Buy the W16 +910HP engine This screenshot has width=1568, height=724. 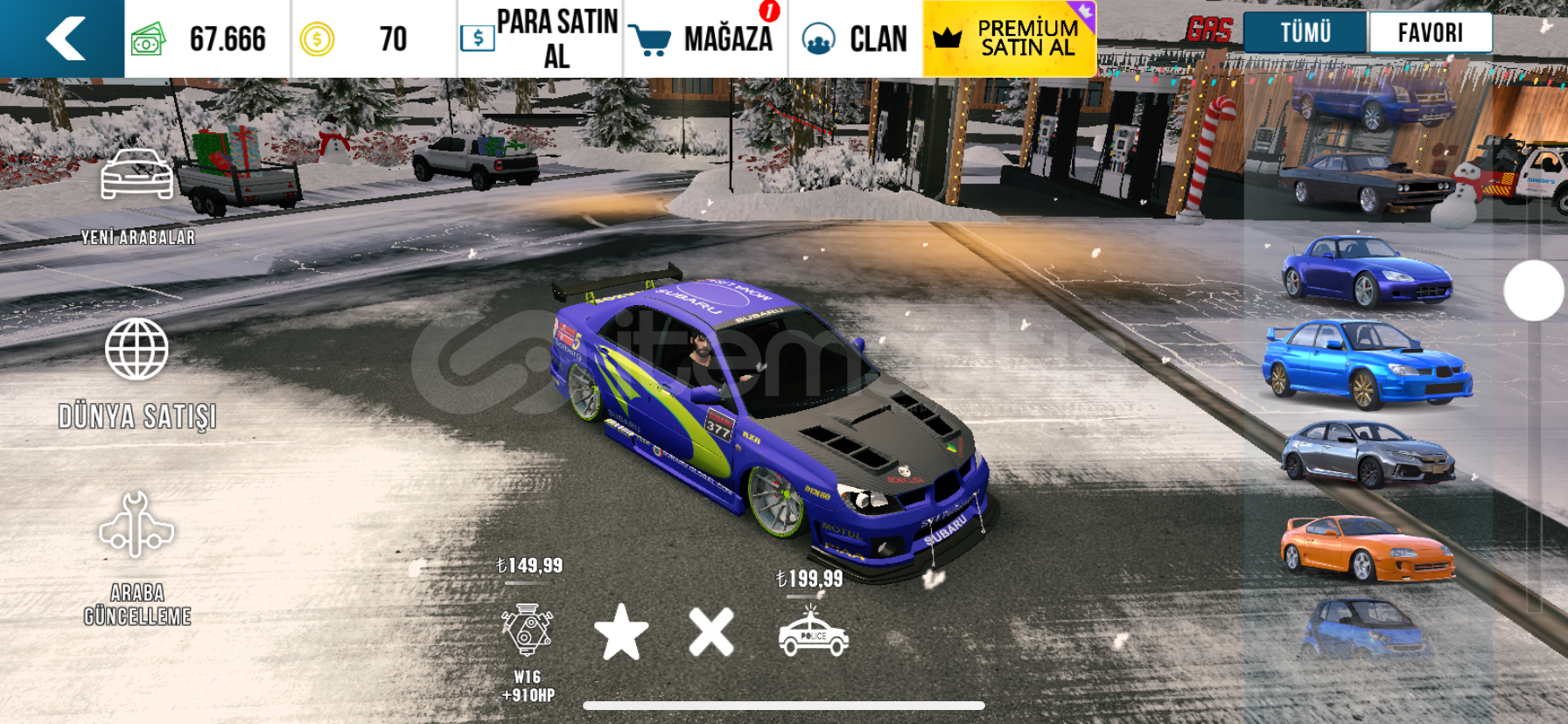click(x=527, y=631)
